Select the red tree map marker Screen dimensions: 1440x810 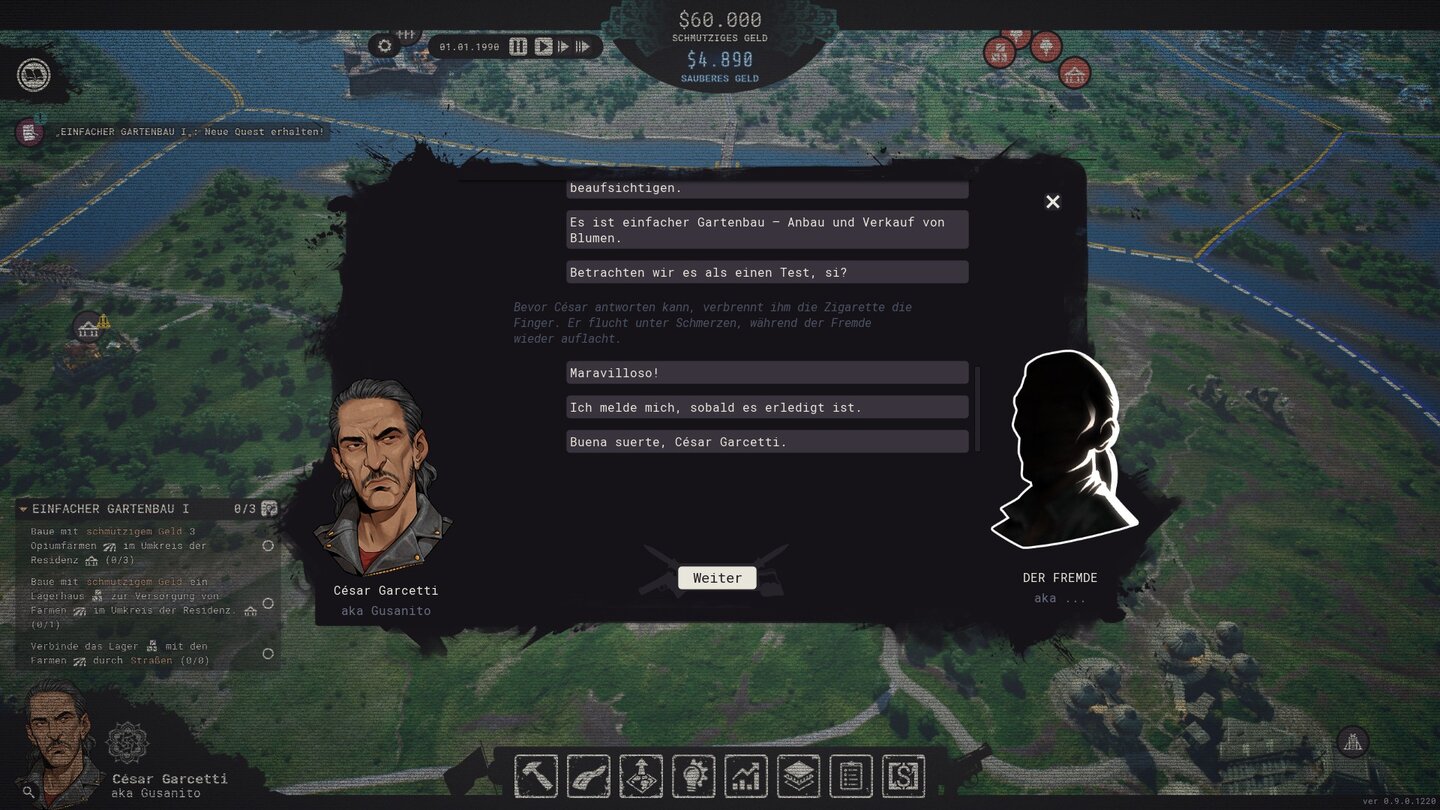(x=1047, y=46)
